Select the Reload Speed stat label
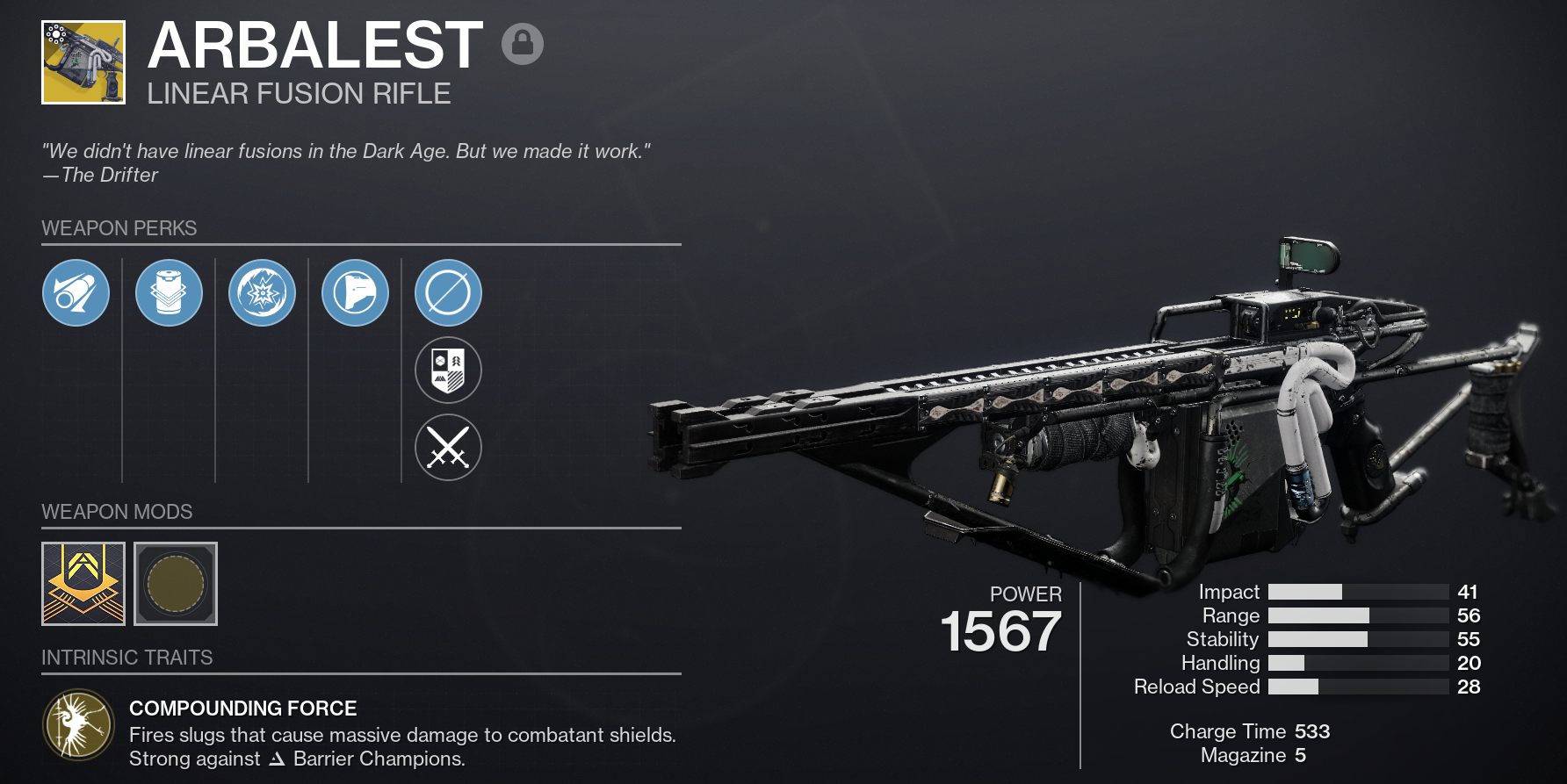 [x=1198, y=687]
